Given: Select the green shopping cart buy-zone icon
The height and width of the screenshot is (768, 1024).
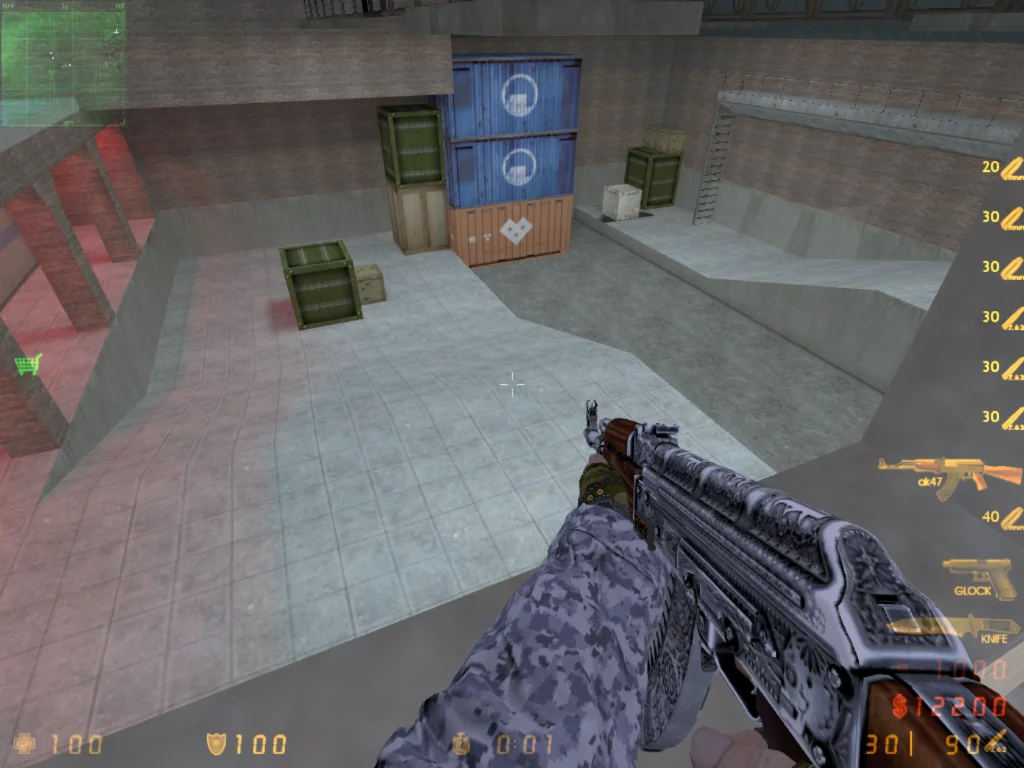Looking at the screenshot, I should coord(28,364).
